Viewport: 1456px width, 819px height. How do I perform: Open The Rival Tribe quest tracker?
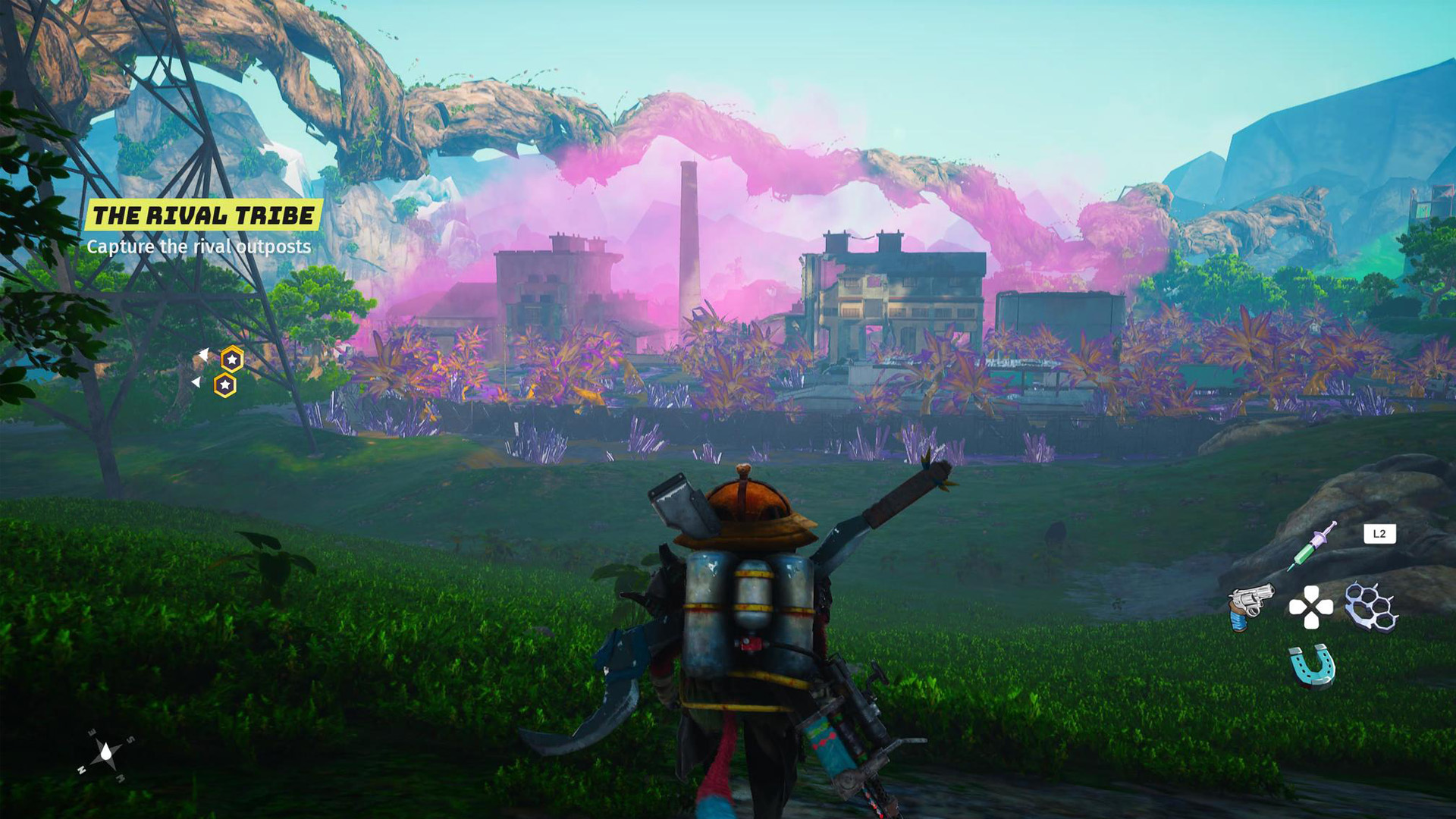click(203, 215)
